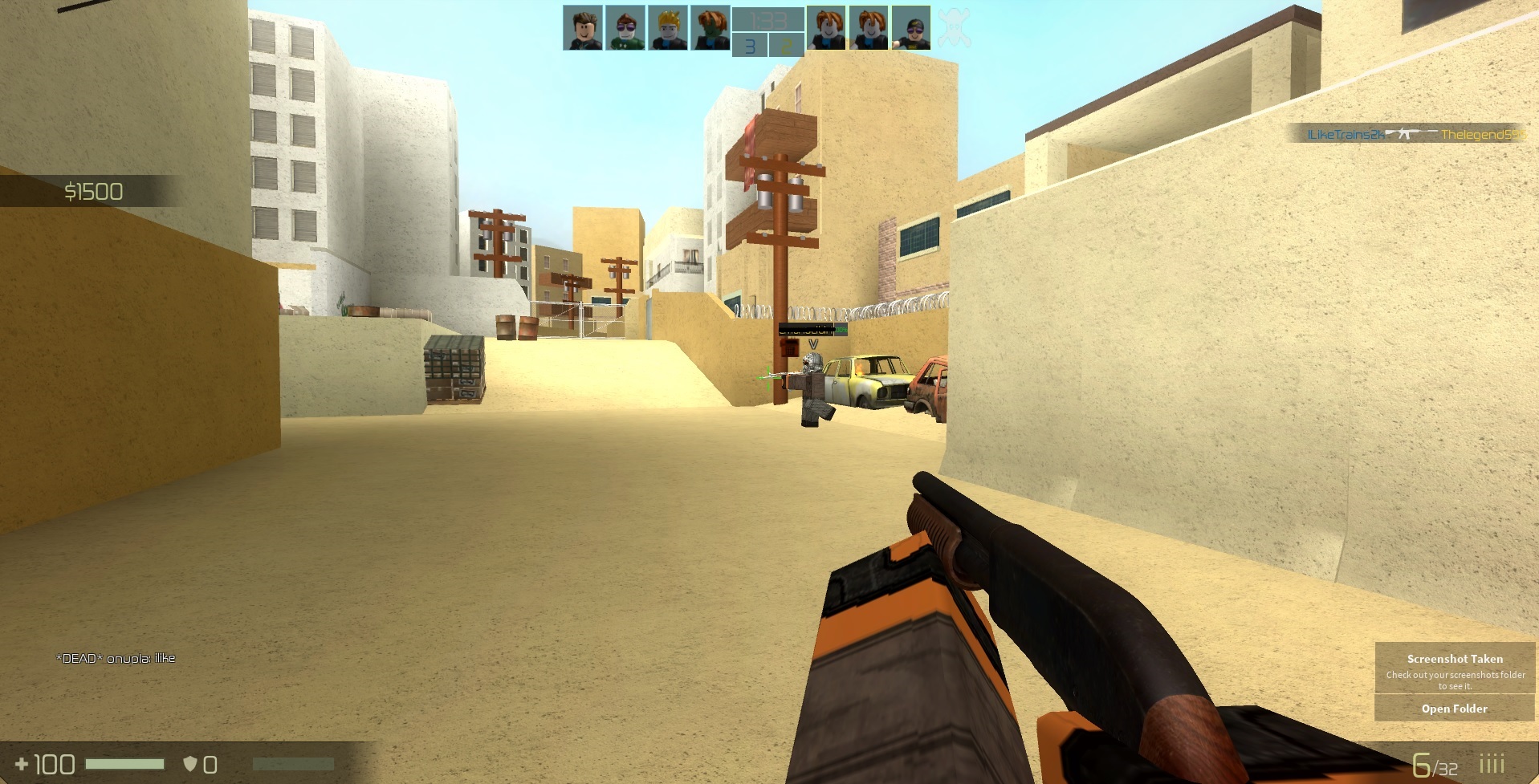Select the rightmost enemy avatar with cap
The height and width of the screenshot is (784, 1539).
[911, 26]
